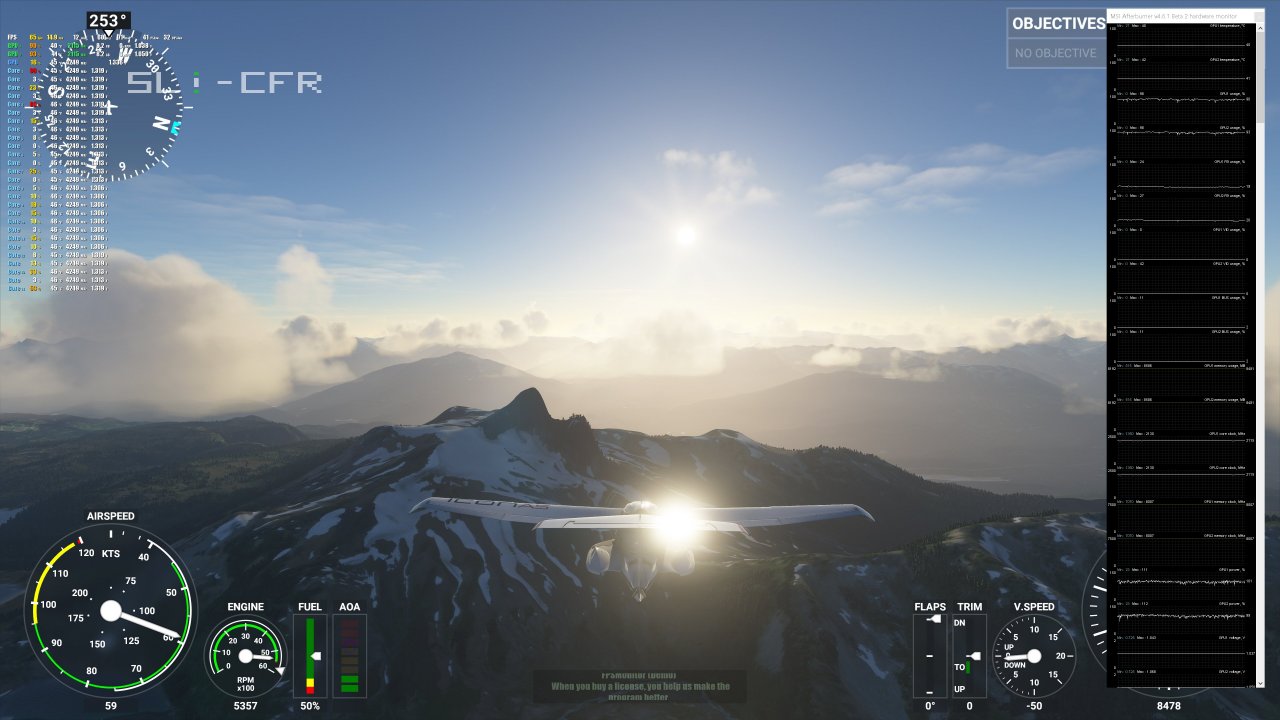Collapse the GPU2 temperature graph section

pyautogui.click(x=1180, y=72)
